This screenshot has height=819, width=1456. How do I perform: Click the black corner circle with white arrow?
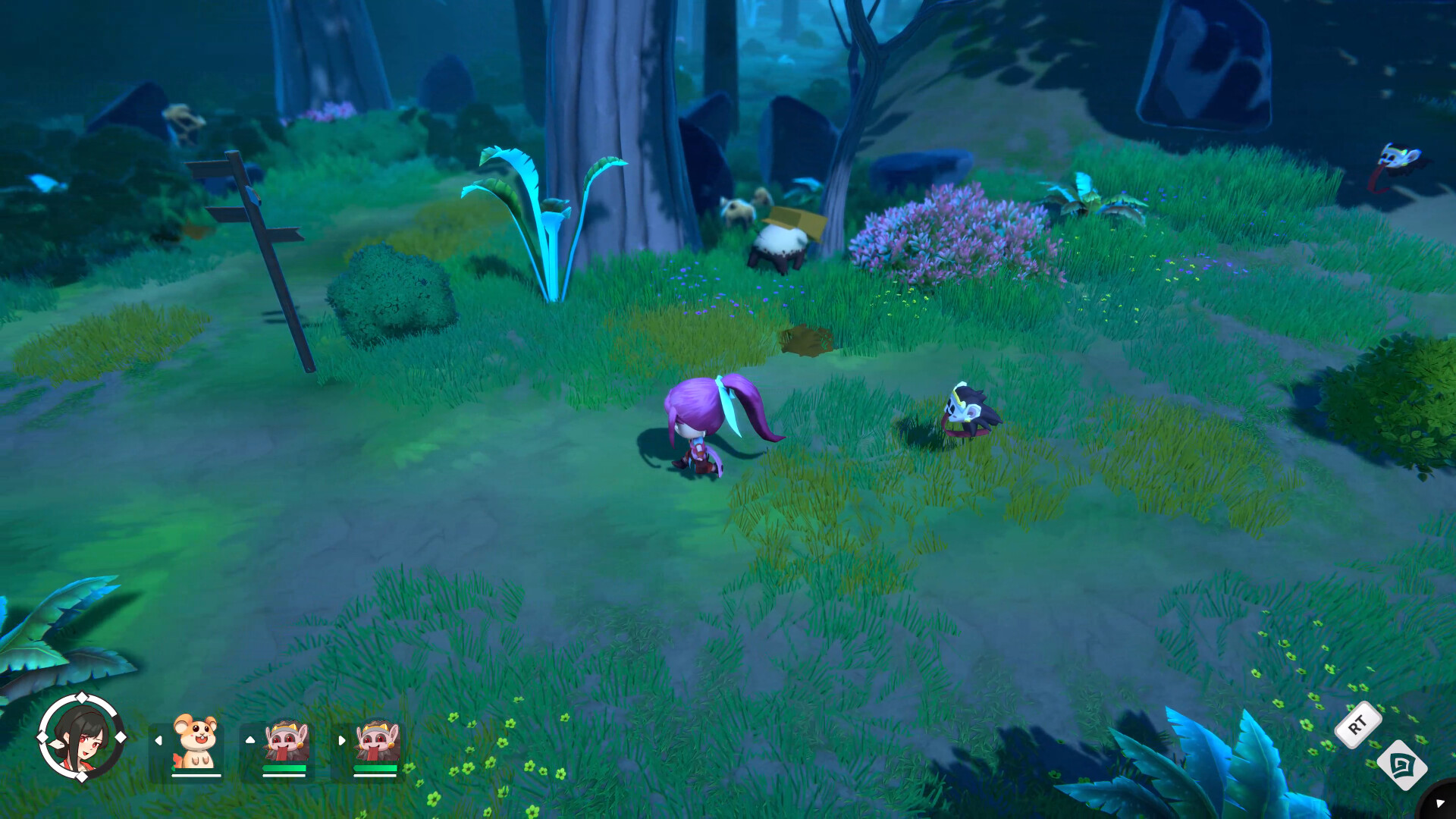1440,803
